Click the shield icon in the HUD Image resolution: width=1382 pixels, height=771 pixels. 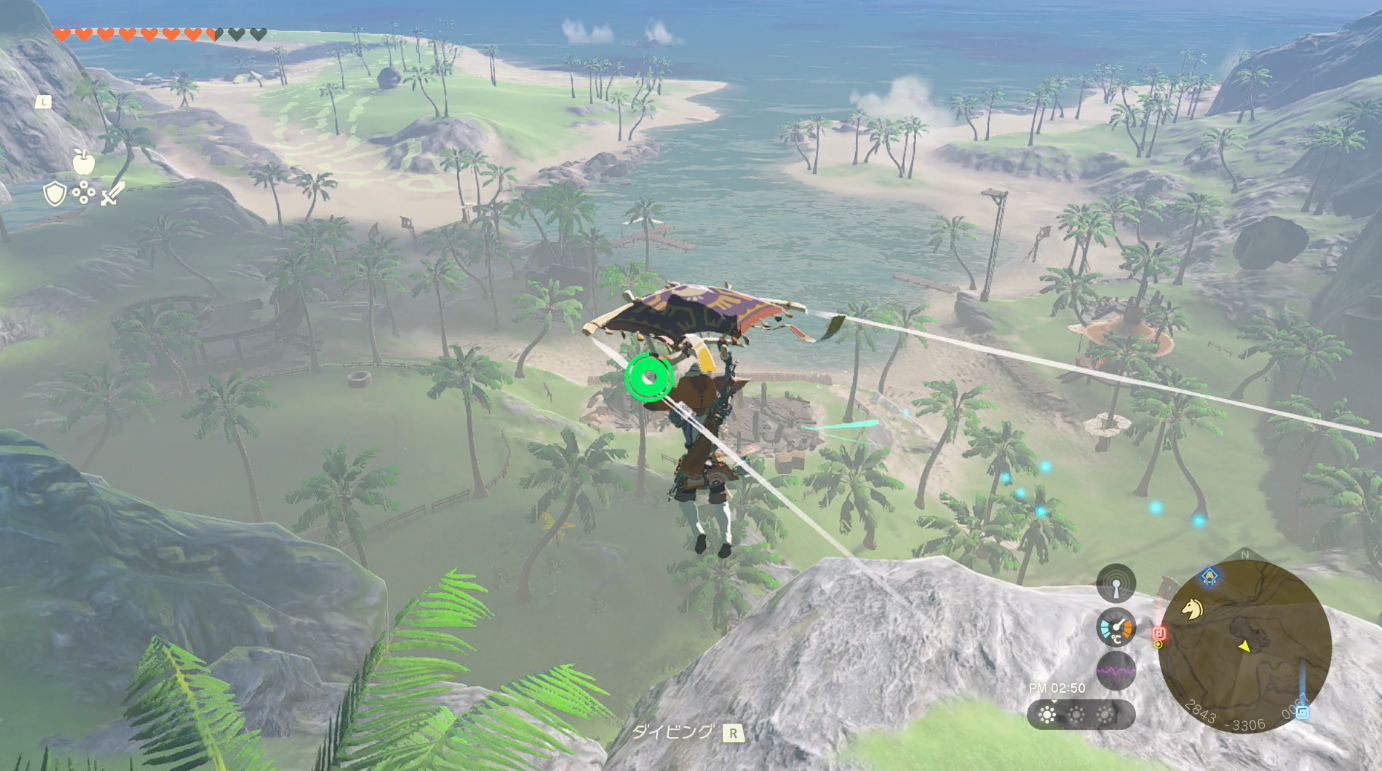point(54,193)
